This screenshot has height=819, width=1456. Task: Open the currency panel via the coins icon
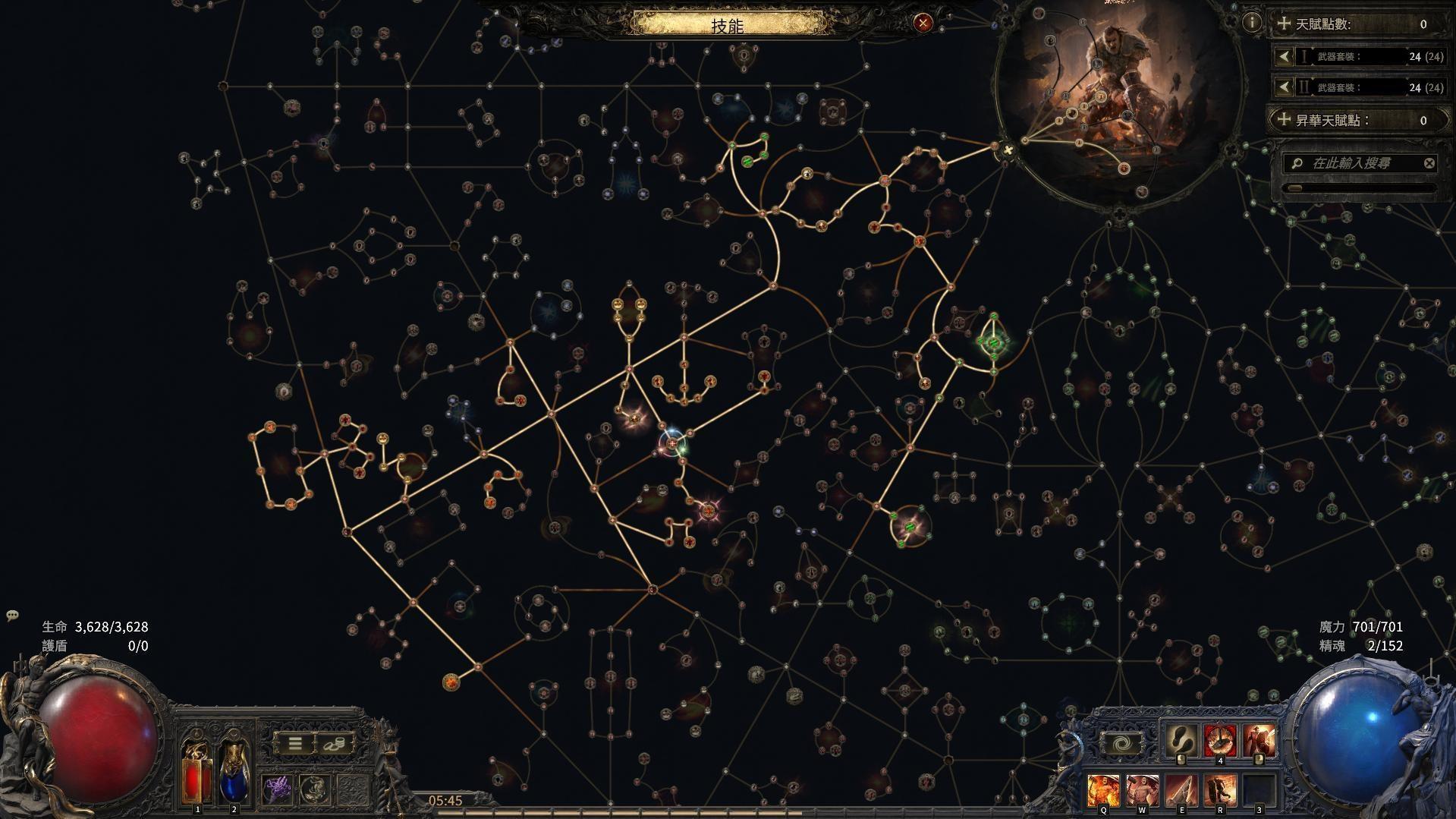[335, 744]
